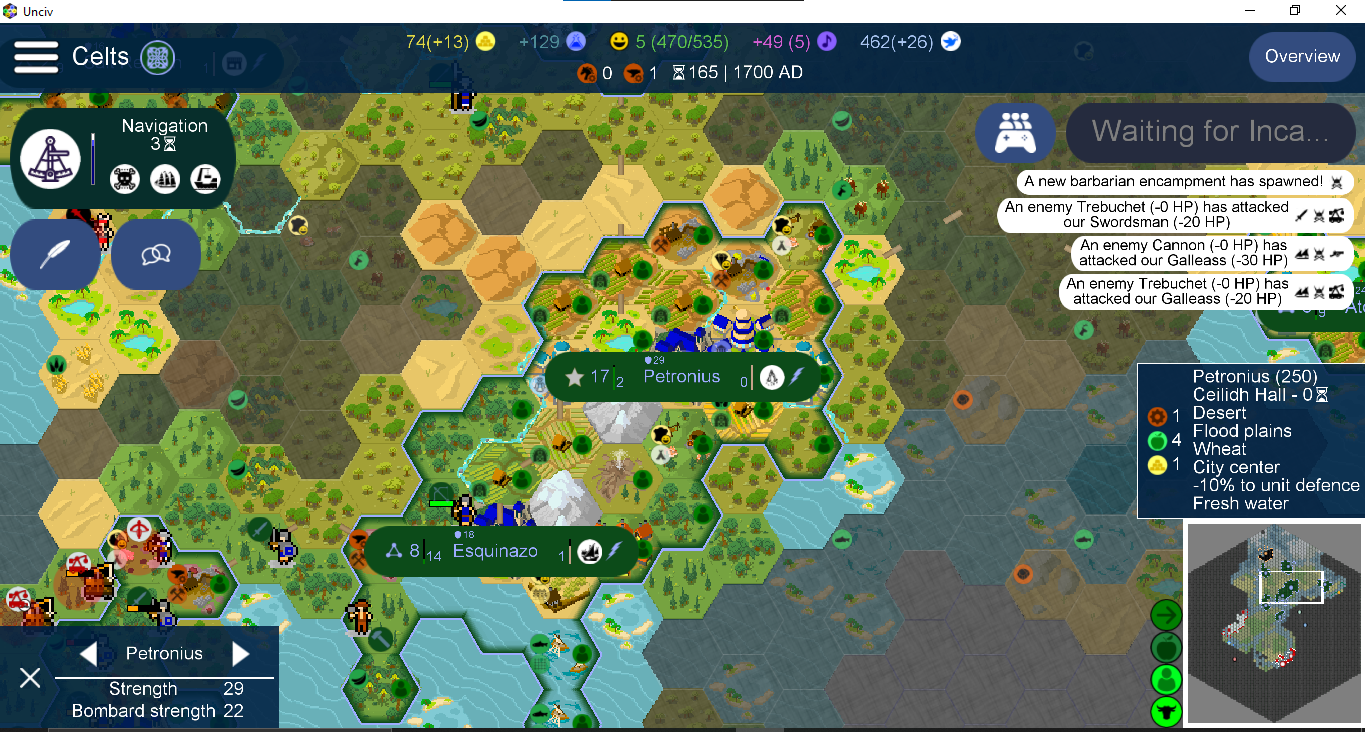Viewport: 1365px width, 732px height.
Task: Click the sailing ship icon in Navigation popup
Action: (165, 180)
